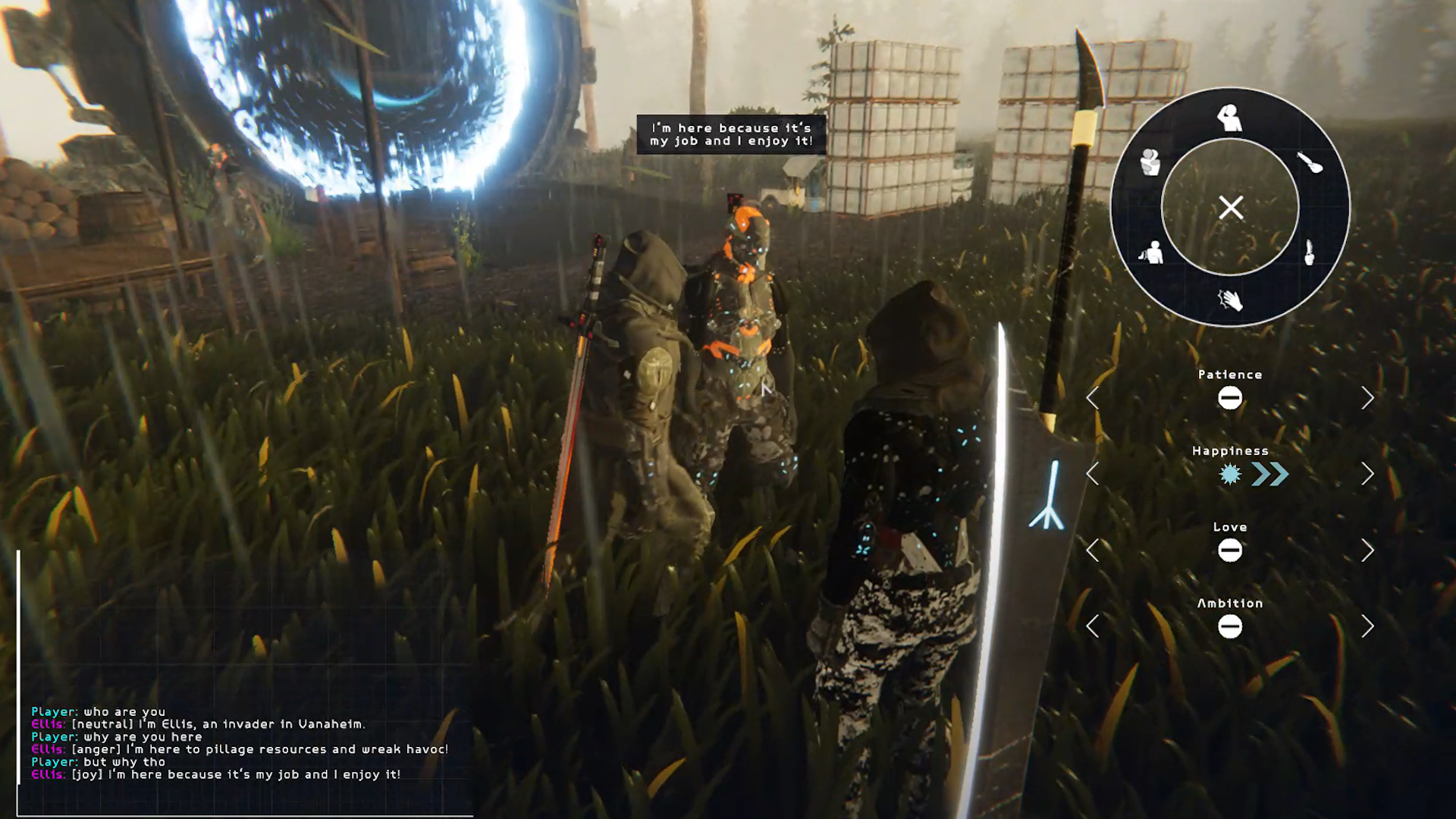Viewport: 1456px width, 819px height.
Task: Pick the knife stab action icon
Action: pyautogui.click(x=1310, y=162)
